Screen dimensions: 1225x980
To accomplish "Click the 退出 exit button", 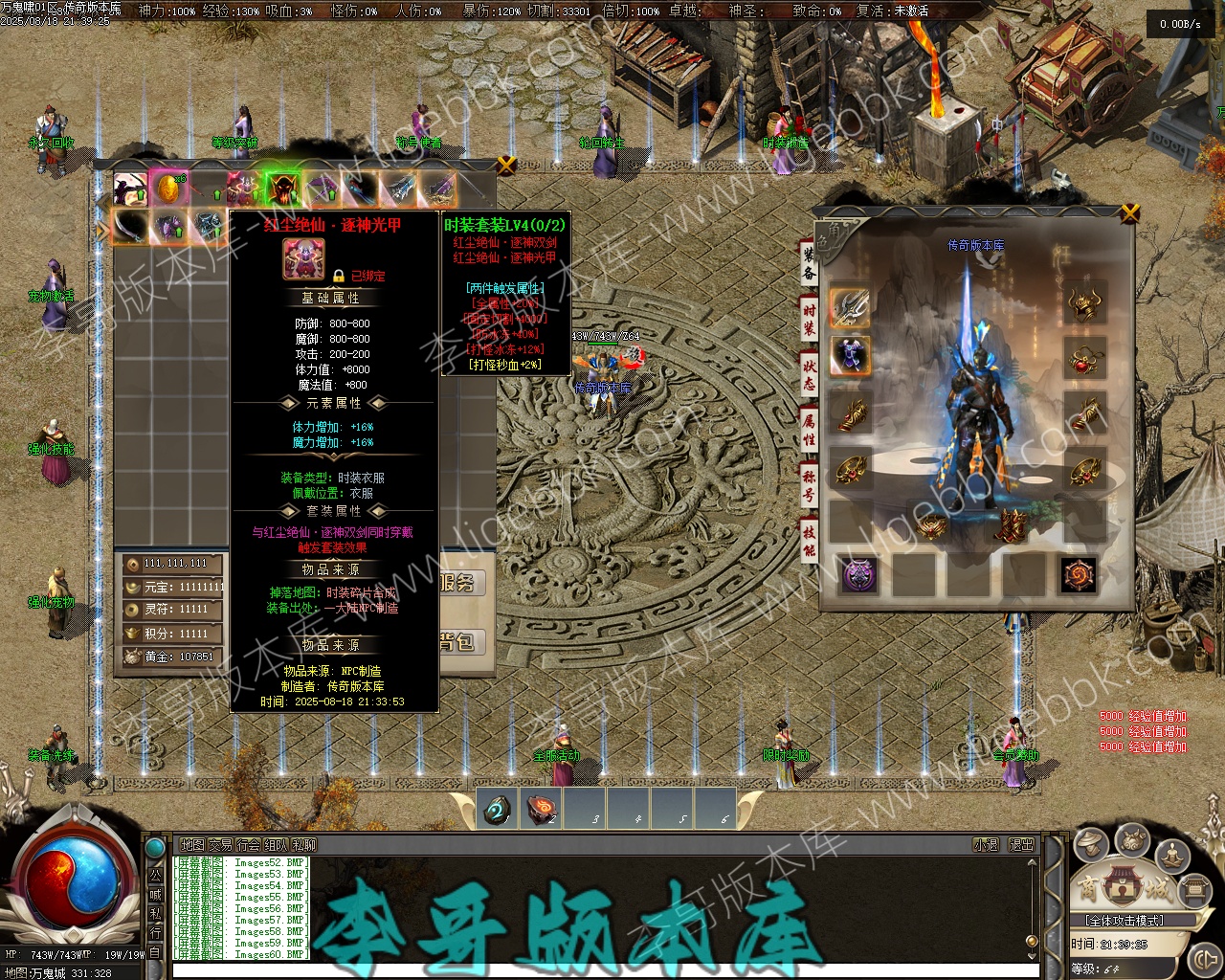I will pos(1022,845).
